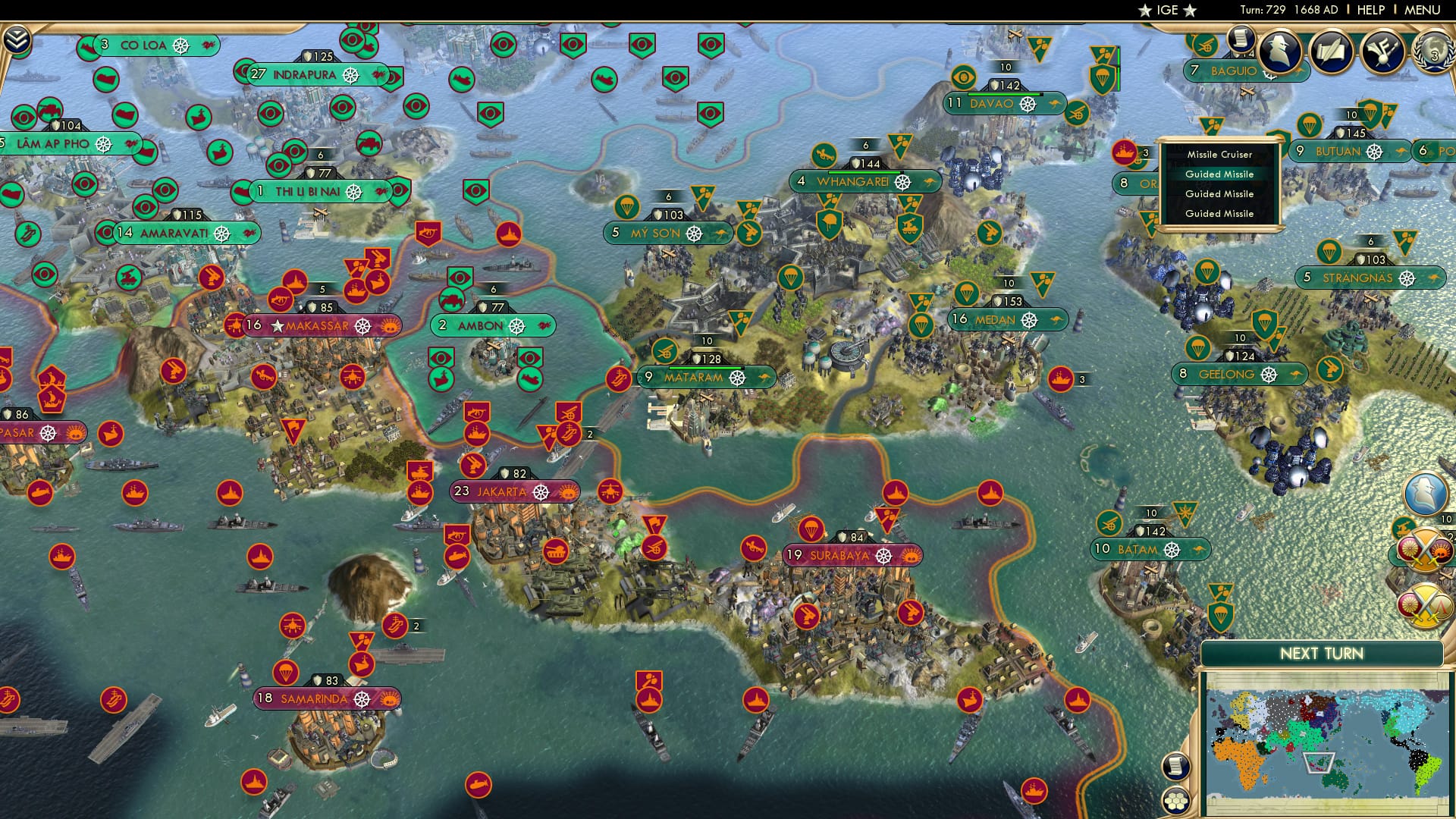Open the Social Policies scroll-and-quill icon
1456x819 pixels.
coord(1330,49)
